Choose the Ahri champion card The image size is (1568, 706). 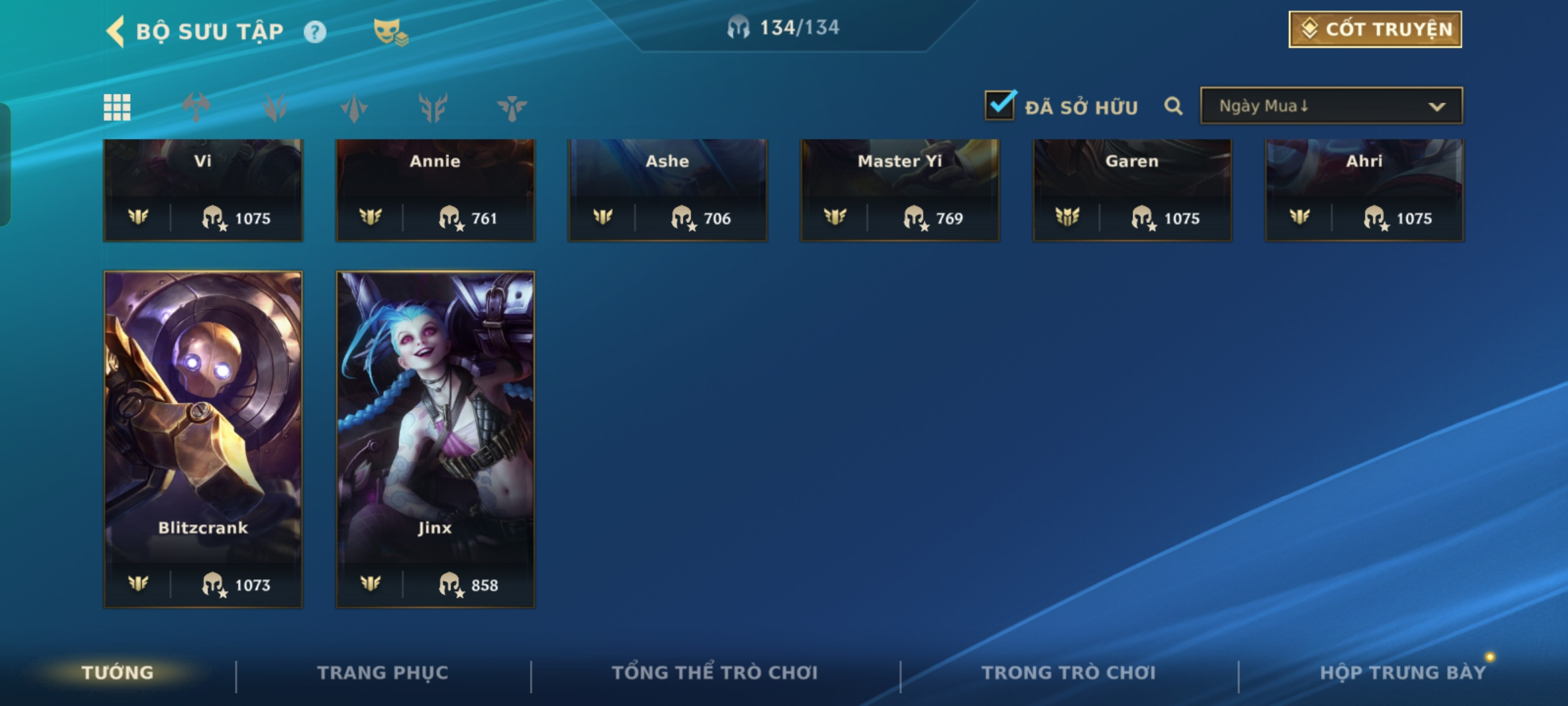1364,190
